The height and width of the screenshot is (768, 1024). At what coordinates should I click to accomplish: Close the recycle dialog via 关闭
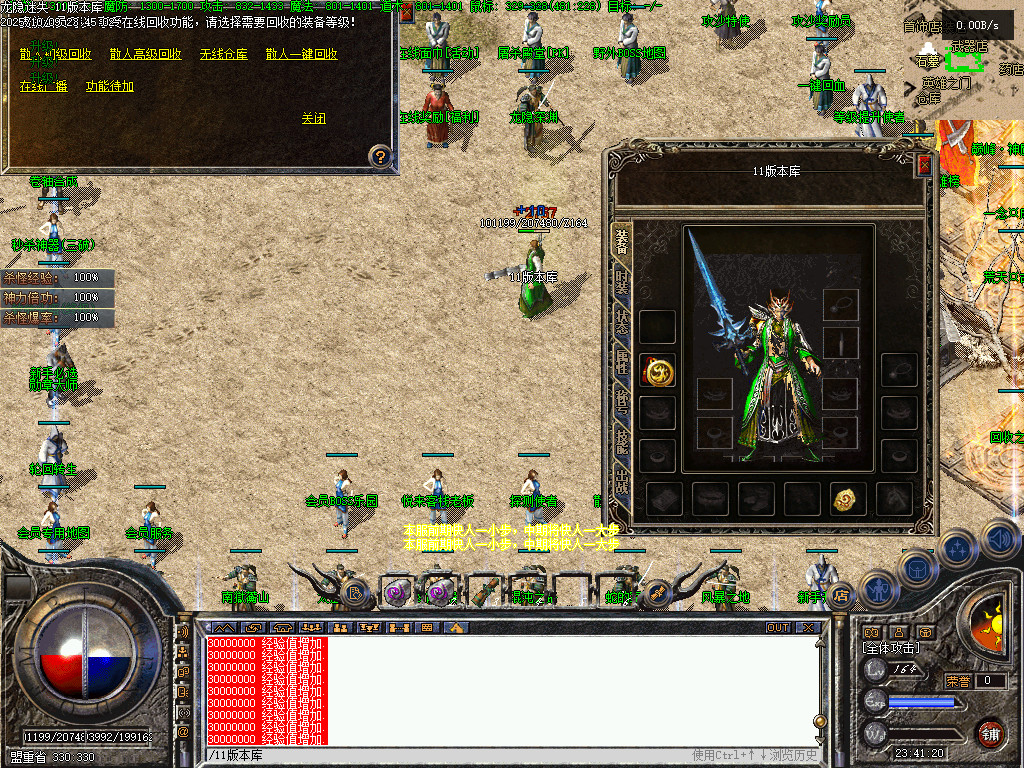click(x=313, y=118)
